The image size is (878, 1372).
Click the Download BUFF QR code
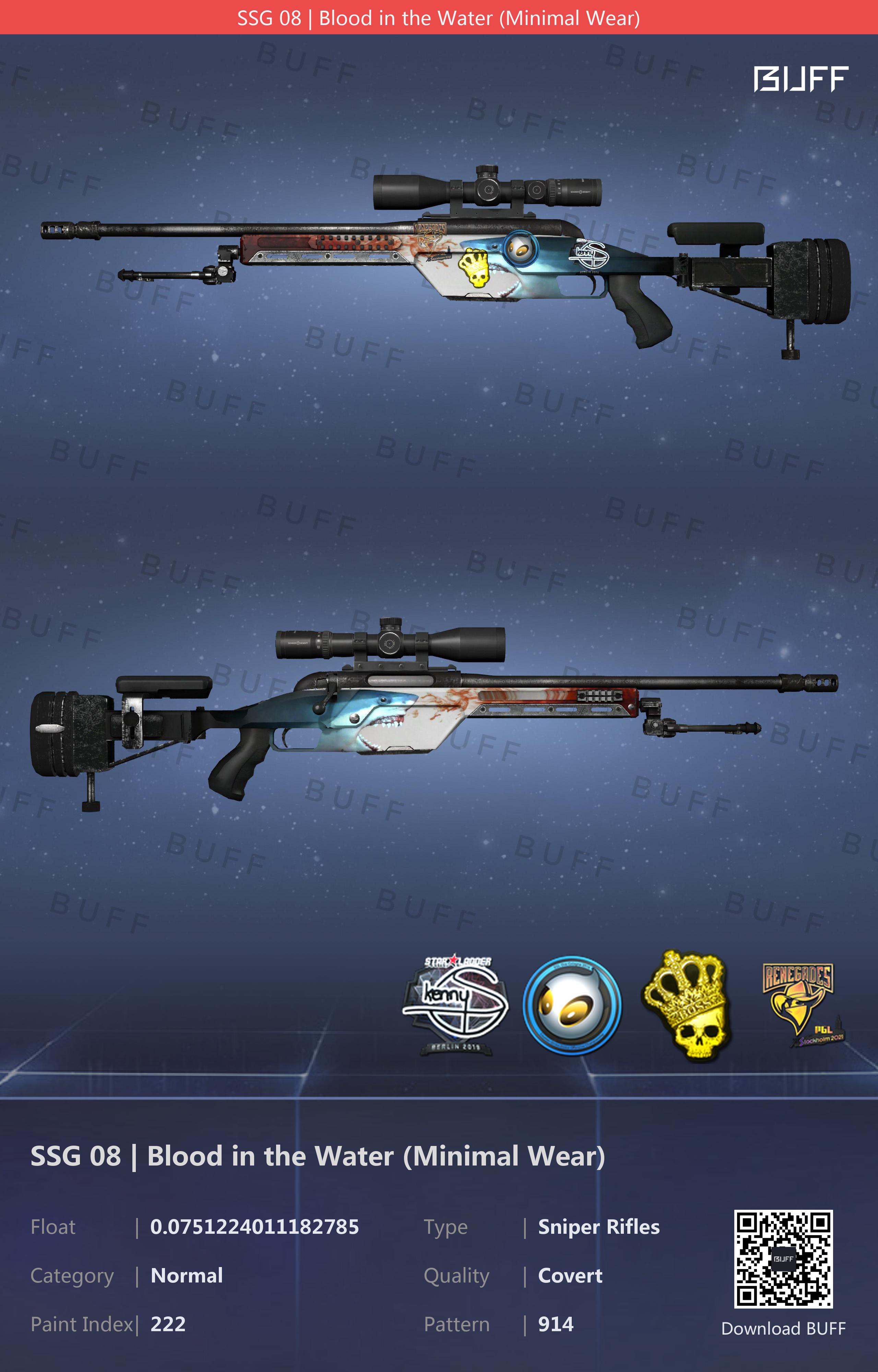(783, 1258)
